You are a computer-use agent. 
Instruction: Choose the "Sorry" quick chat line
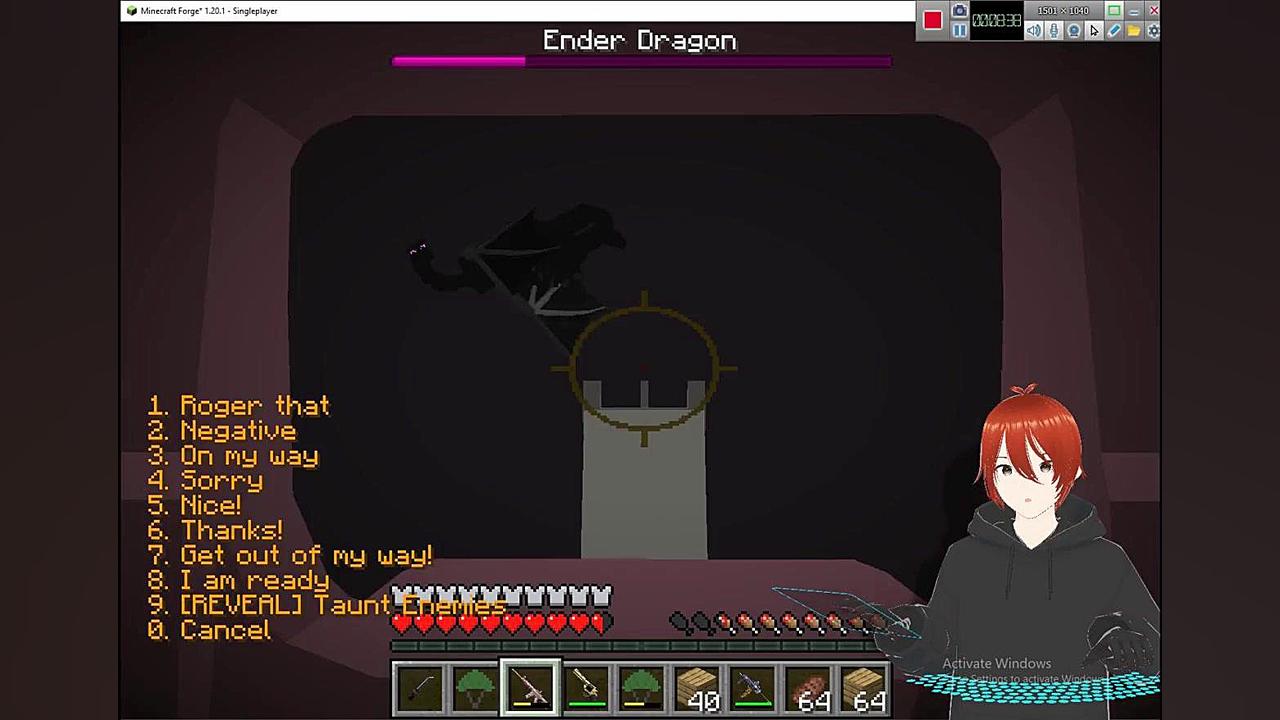[x=220, y=481]
